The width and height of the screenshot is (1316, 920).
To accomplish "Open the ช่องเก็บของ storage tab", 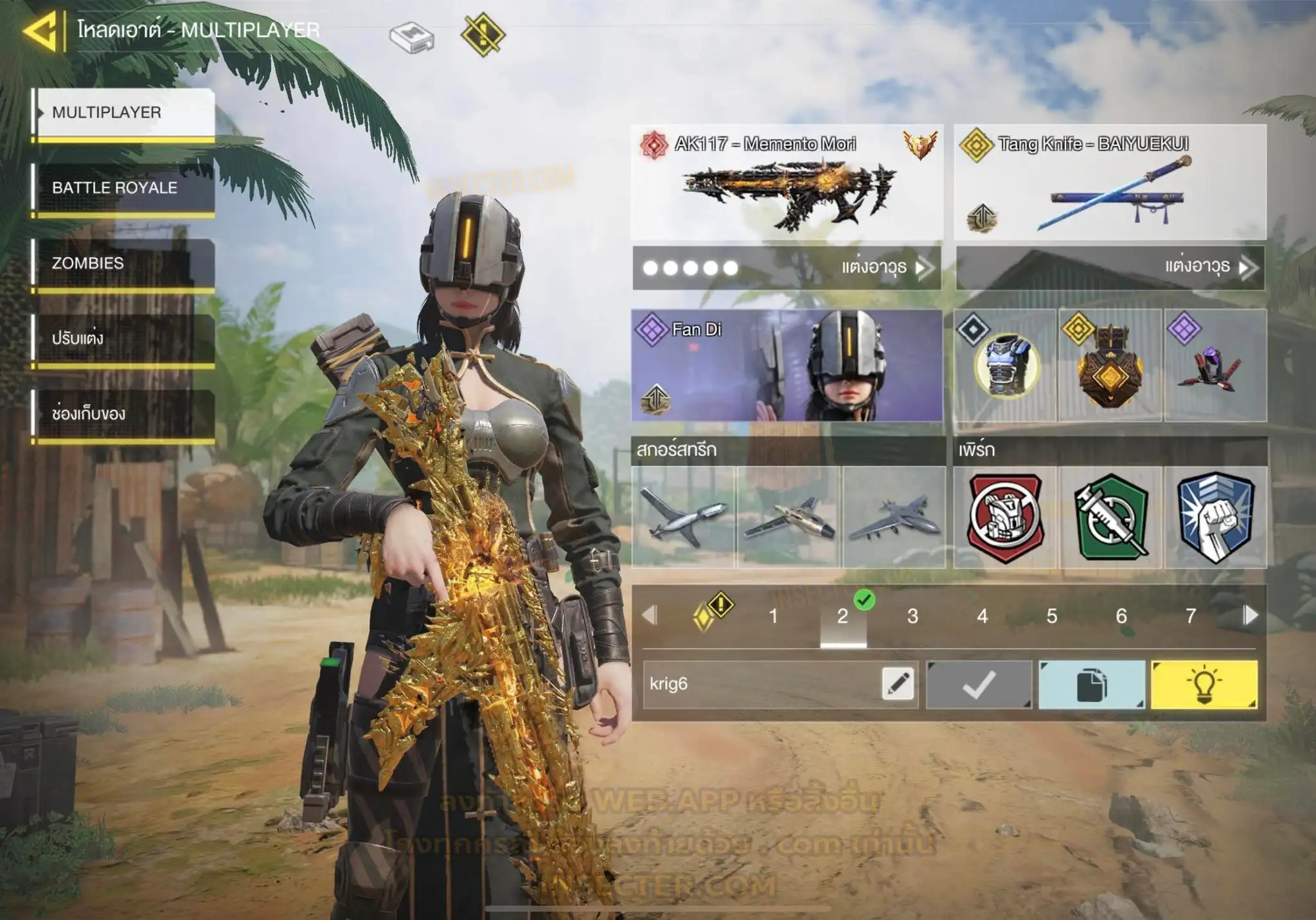I will click(123, 413).
